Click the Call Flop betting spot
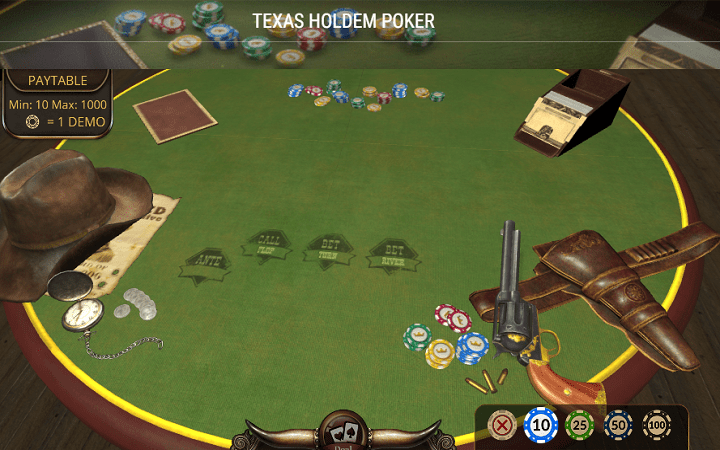This screenshot has width=720, height=450. click(267, 247)
